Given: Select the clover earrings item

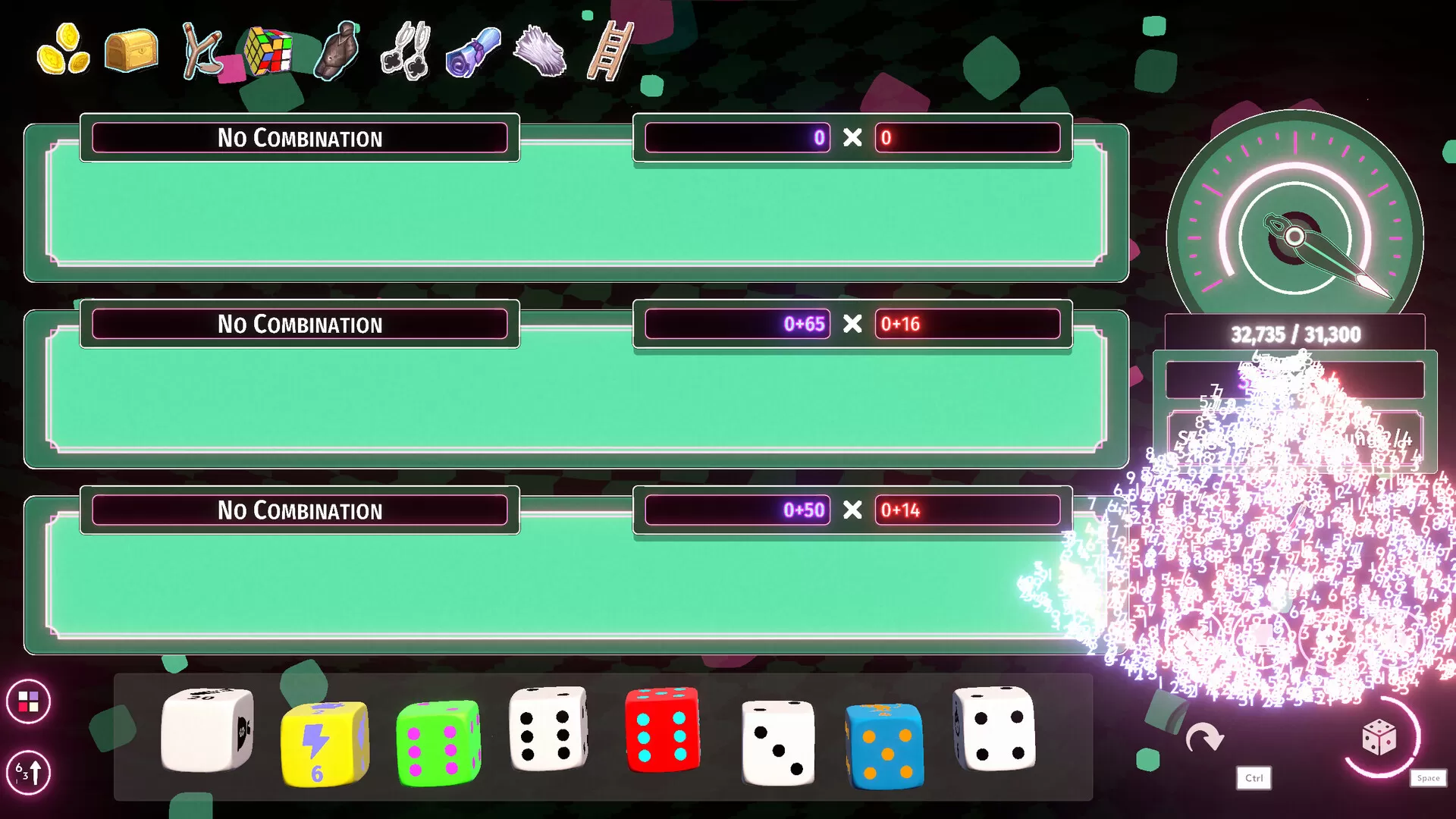Looking at the screenshot, I should (x=405, y=52).
